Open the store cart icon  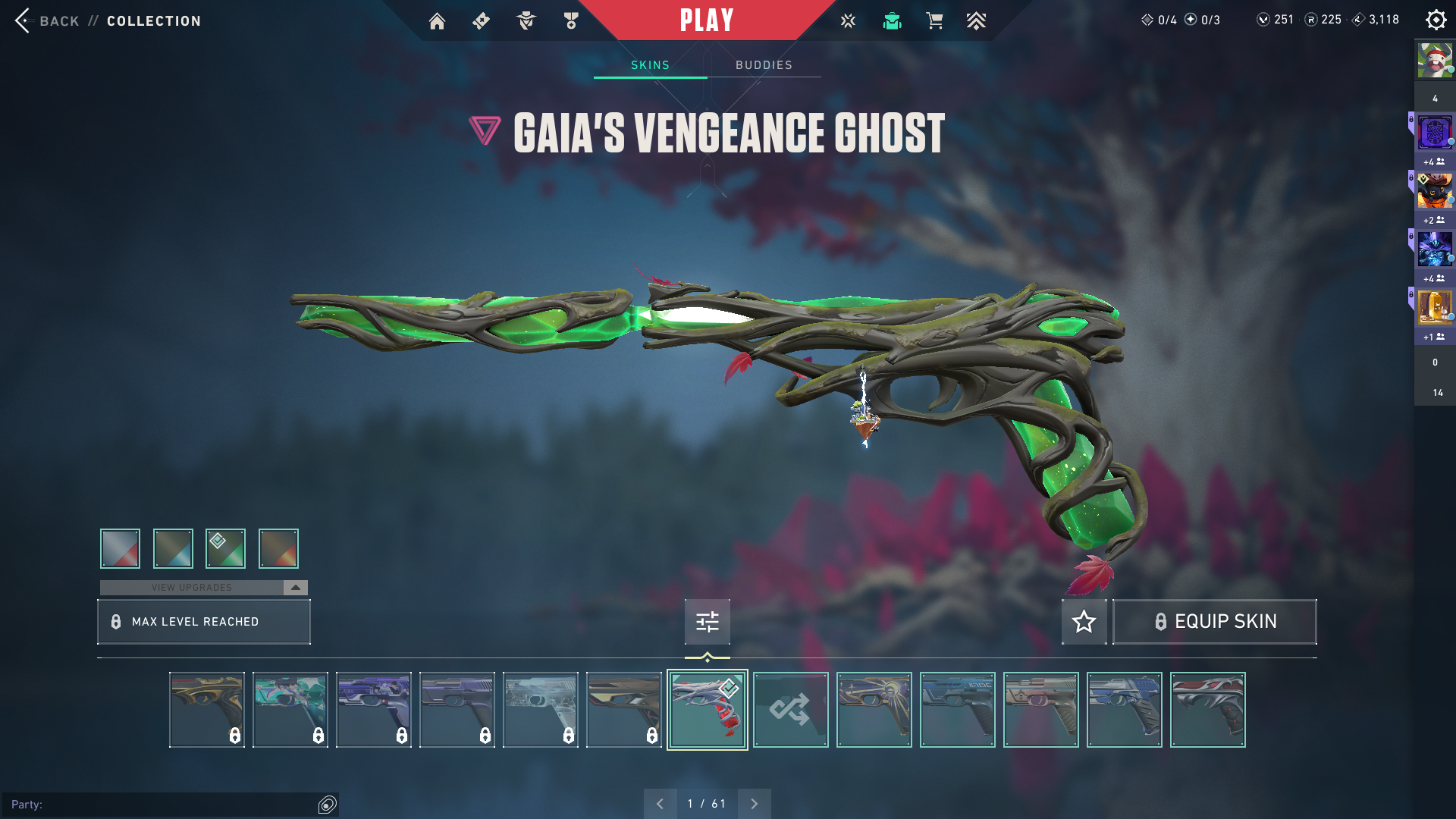coord(934,21)
